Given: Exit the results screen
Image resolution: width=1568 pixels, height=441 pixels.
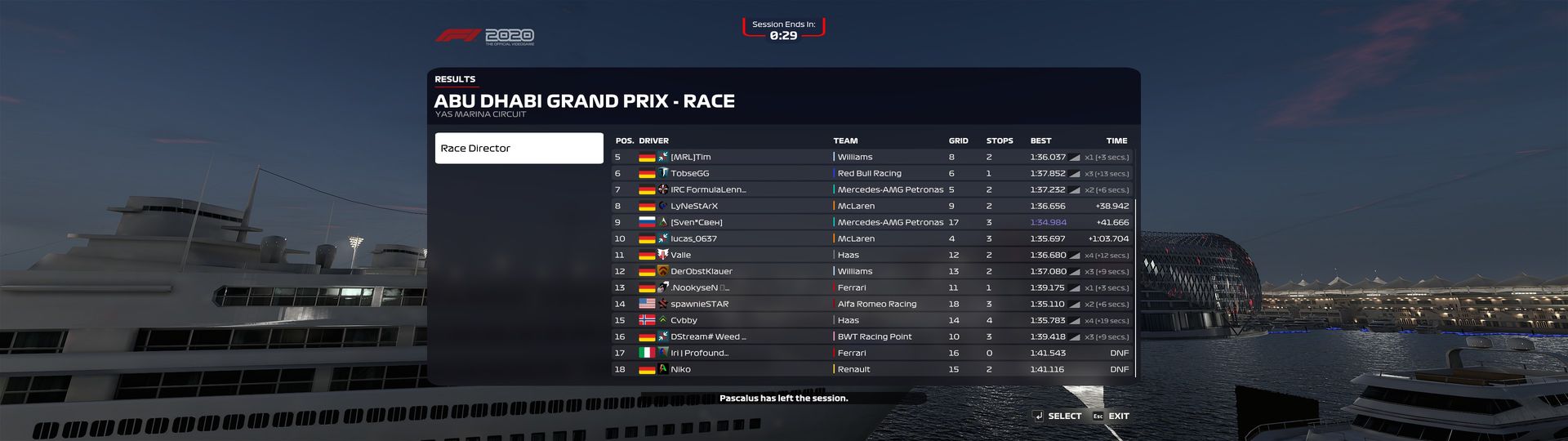Looking at the screenshot, I should 1111,416.
